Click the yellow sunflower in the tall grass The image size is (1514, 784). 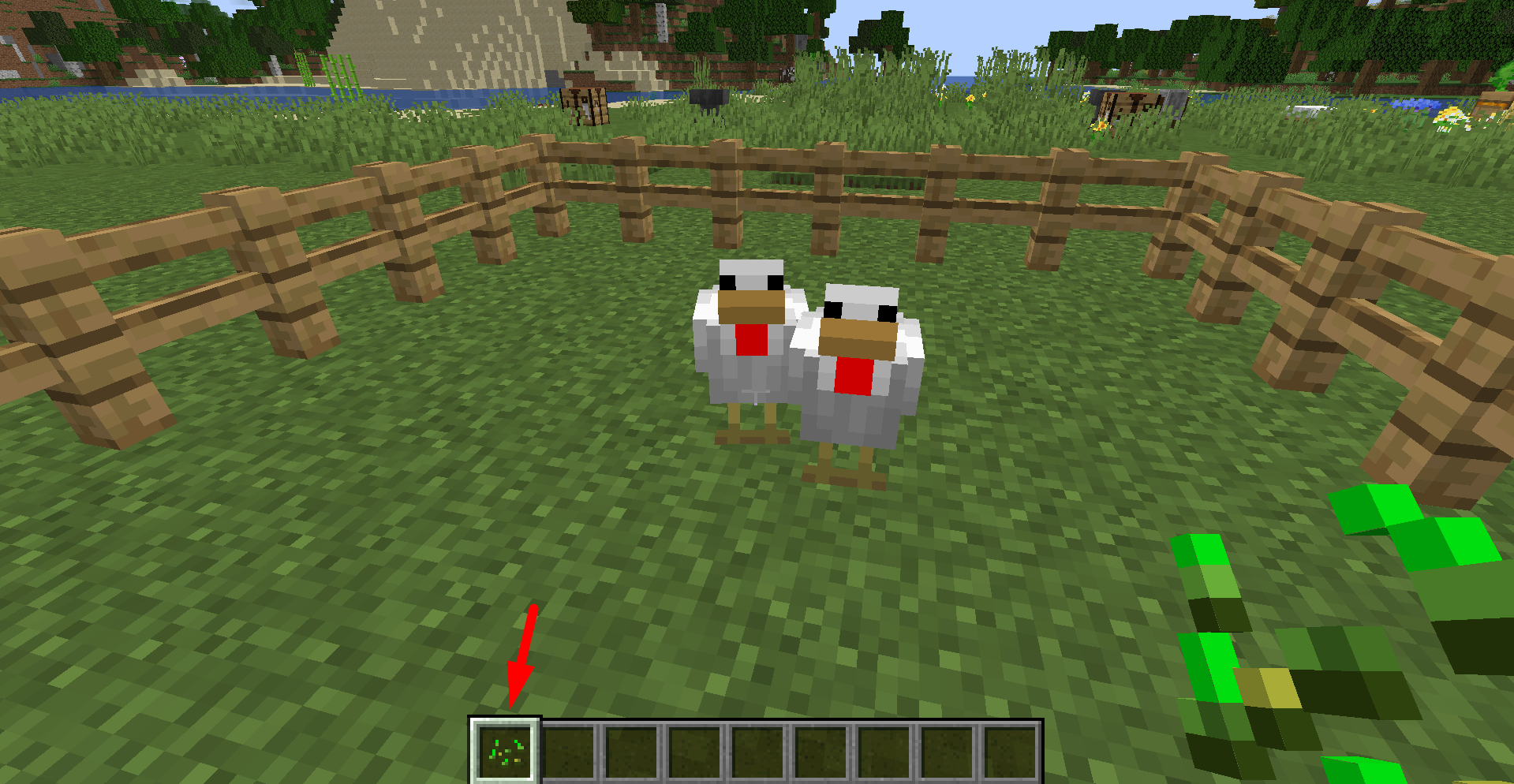click(x=1101, y=126)
